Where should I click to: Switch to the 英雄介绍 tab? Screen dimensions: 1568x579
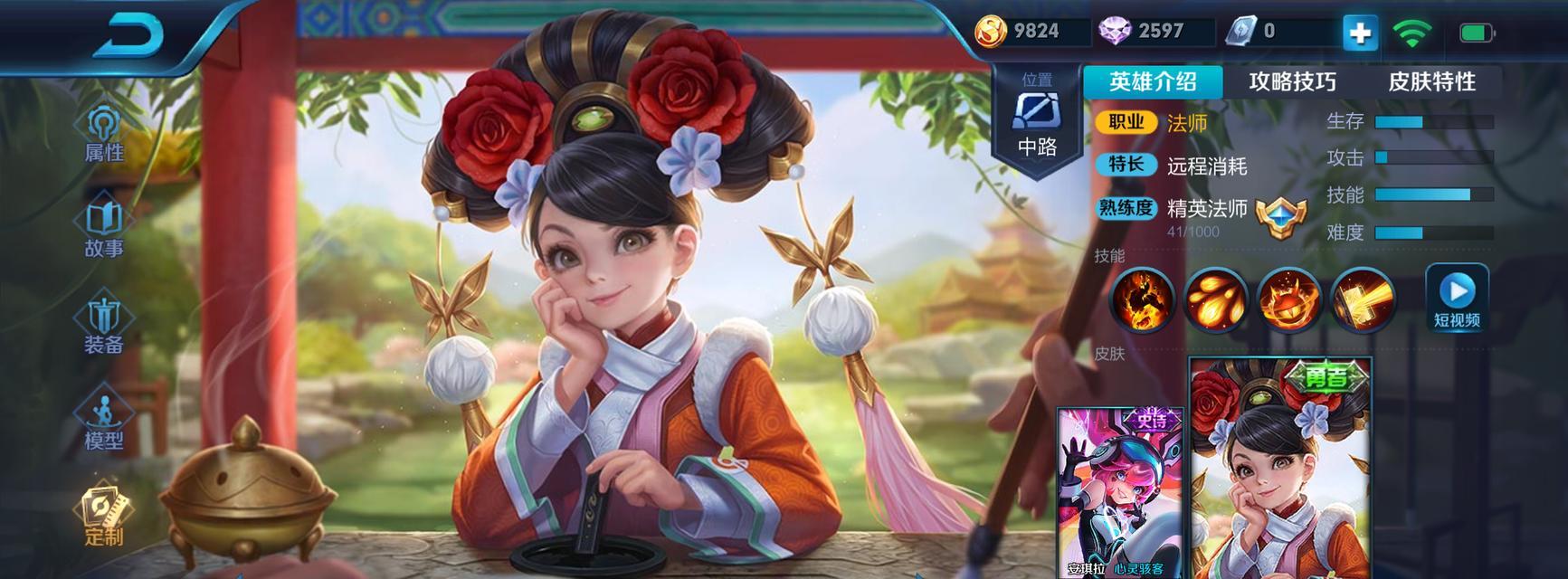1153,81
